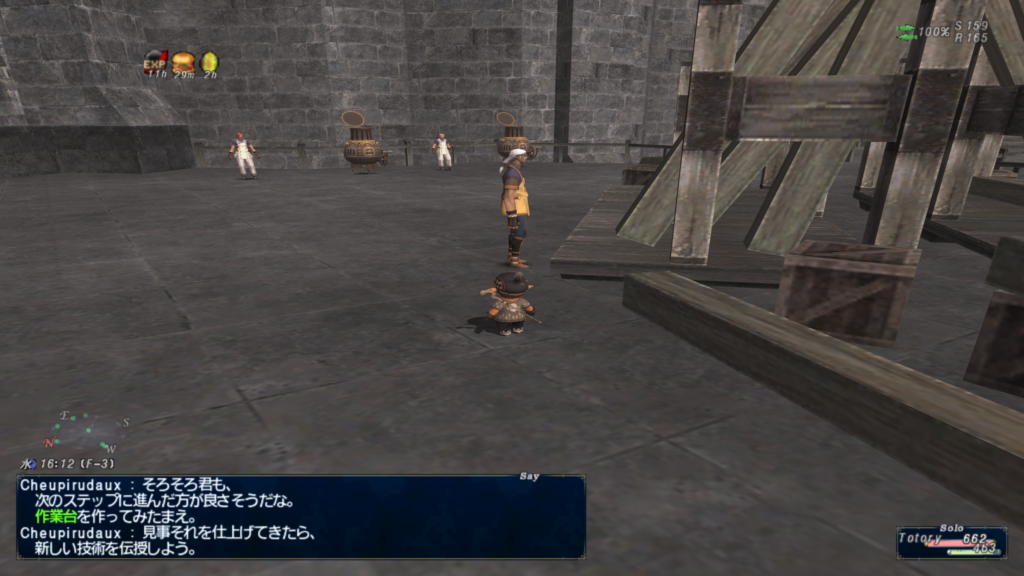Select the EXP bonus status icon

(x=155, y=61)
